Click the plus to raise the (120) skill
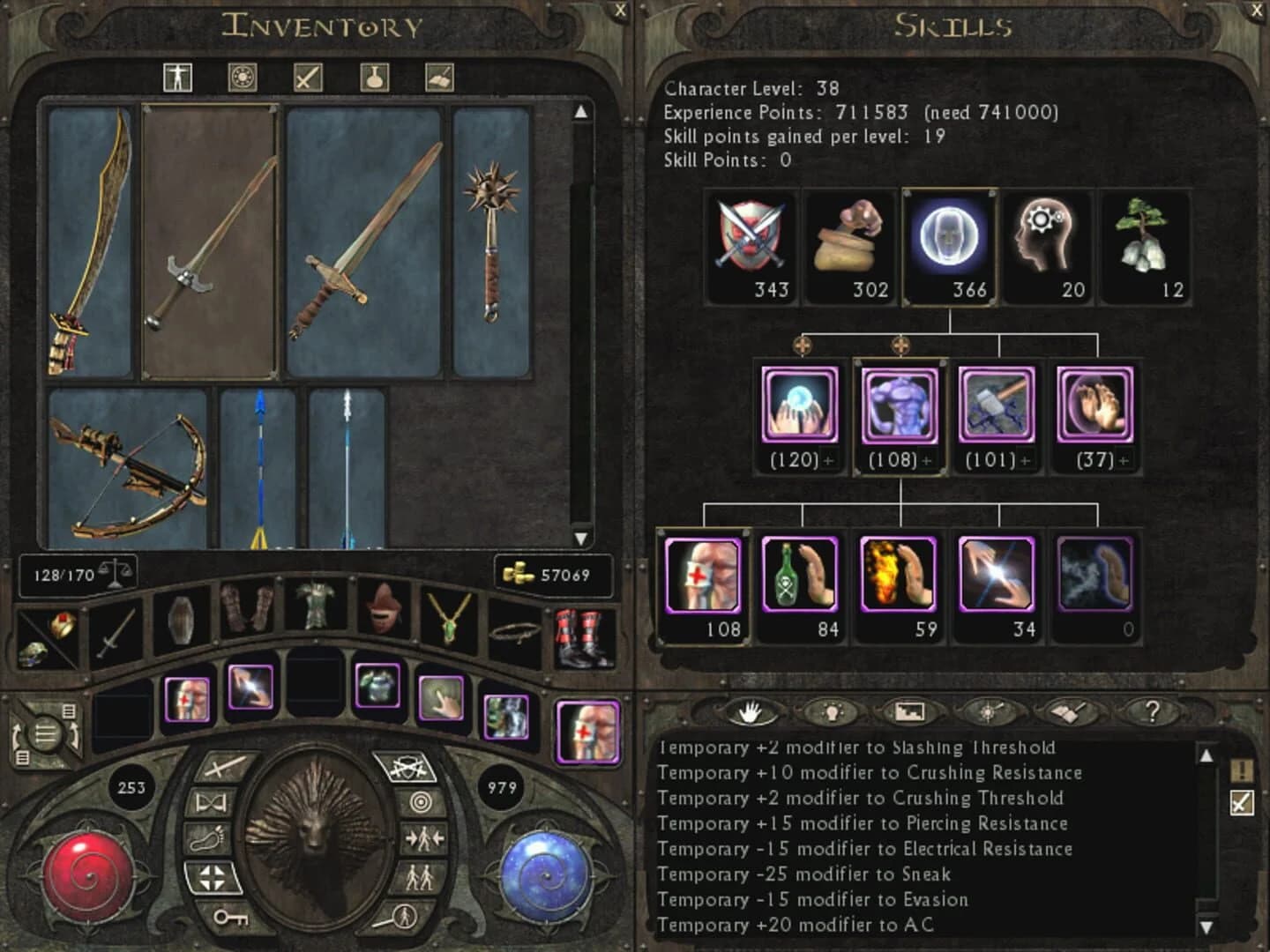 pos(830,460)
